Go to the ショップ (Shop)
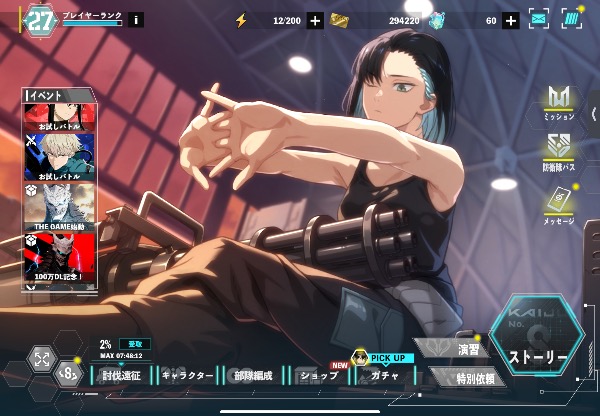 318,376
